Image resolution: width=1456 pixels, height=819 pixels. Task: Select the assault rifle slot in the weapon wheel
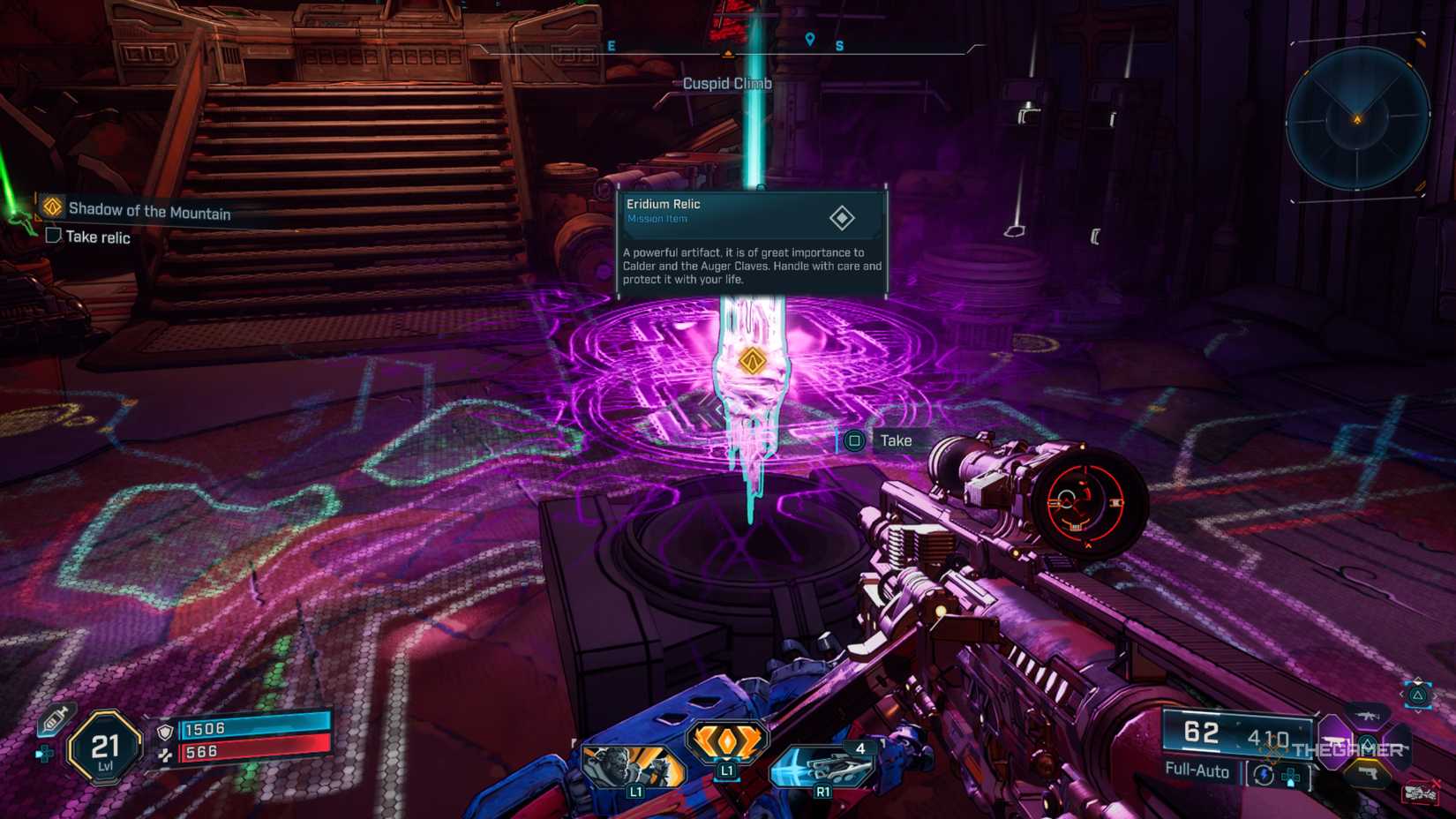1368,716
